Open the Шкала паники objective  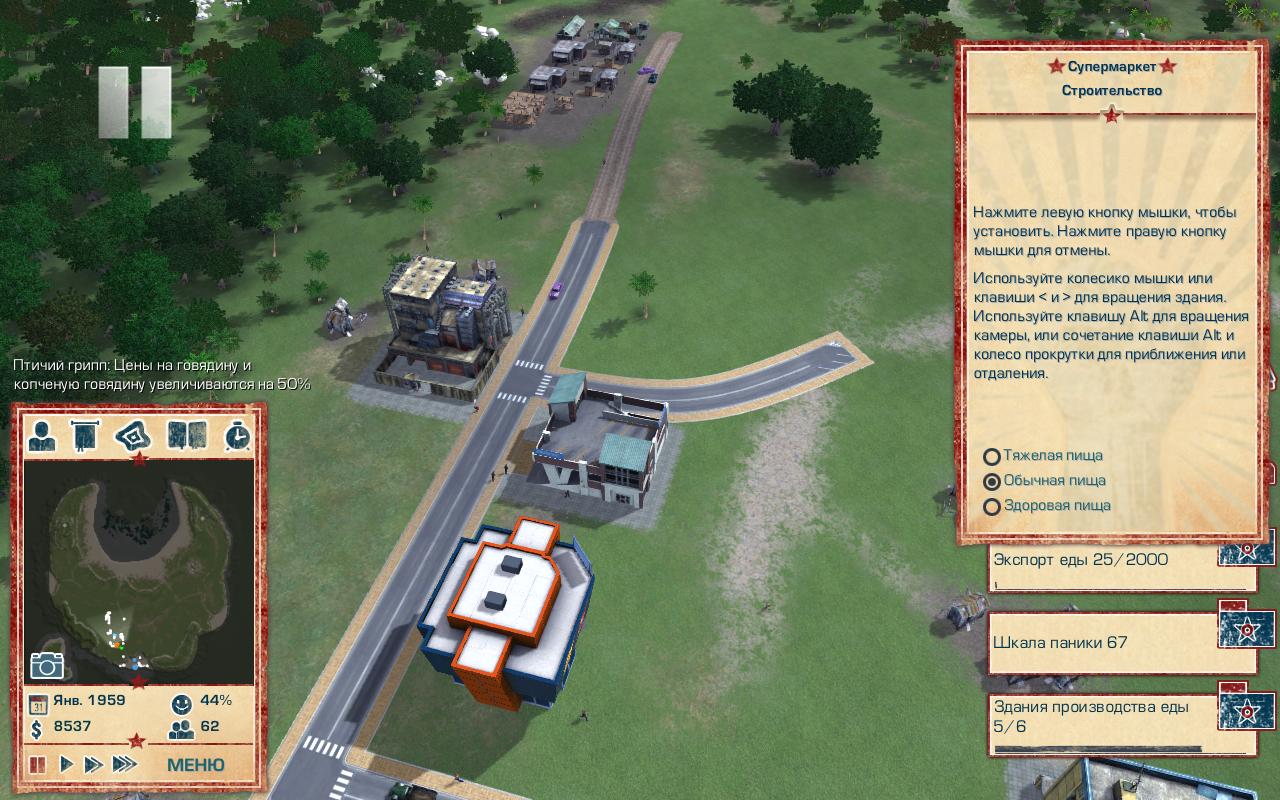click(x=1103, y=643)
